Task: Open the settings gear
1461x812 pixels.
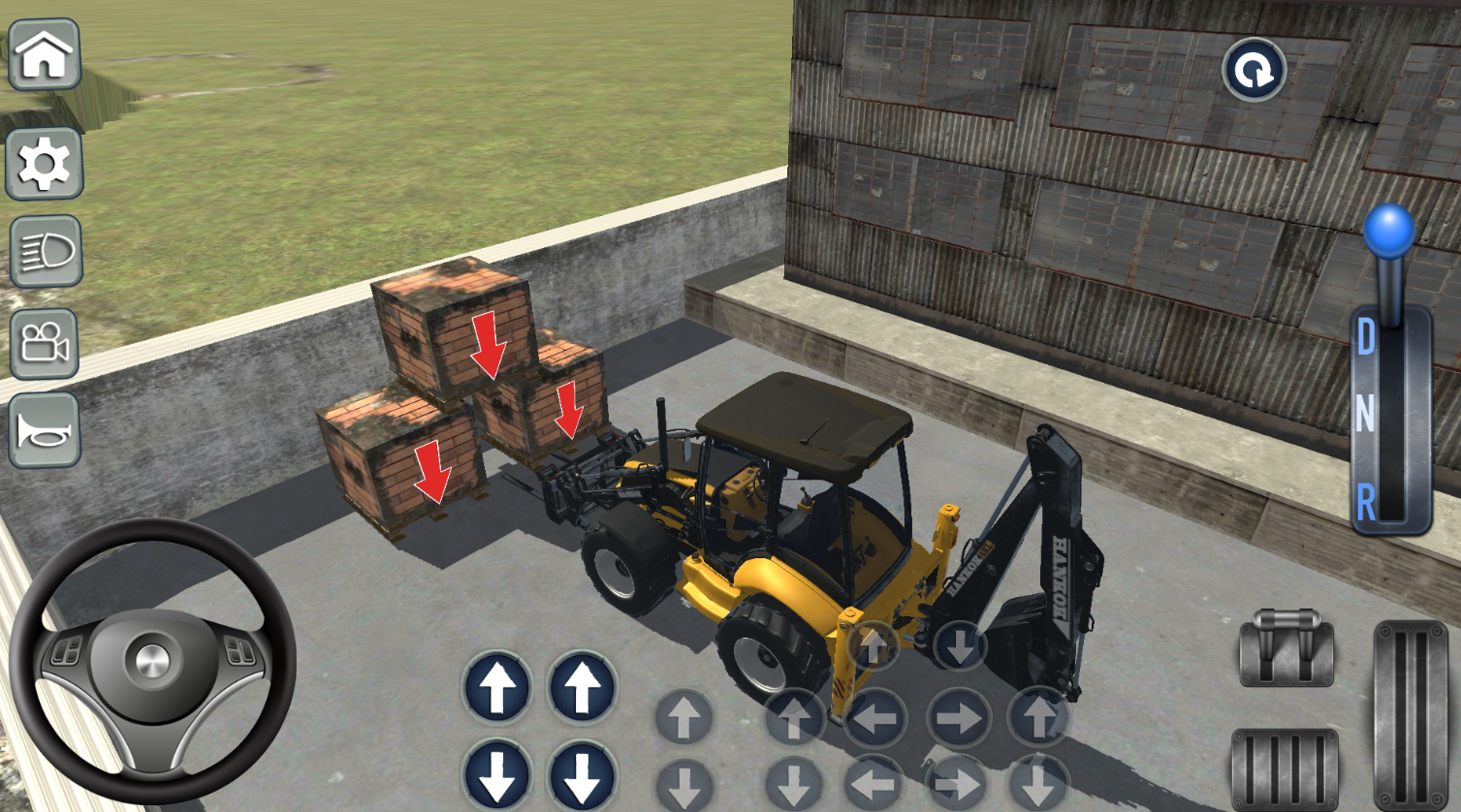Action: pos(45,164)
